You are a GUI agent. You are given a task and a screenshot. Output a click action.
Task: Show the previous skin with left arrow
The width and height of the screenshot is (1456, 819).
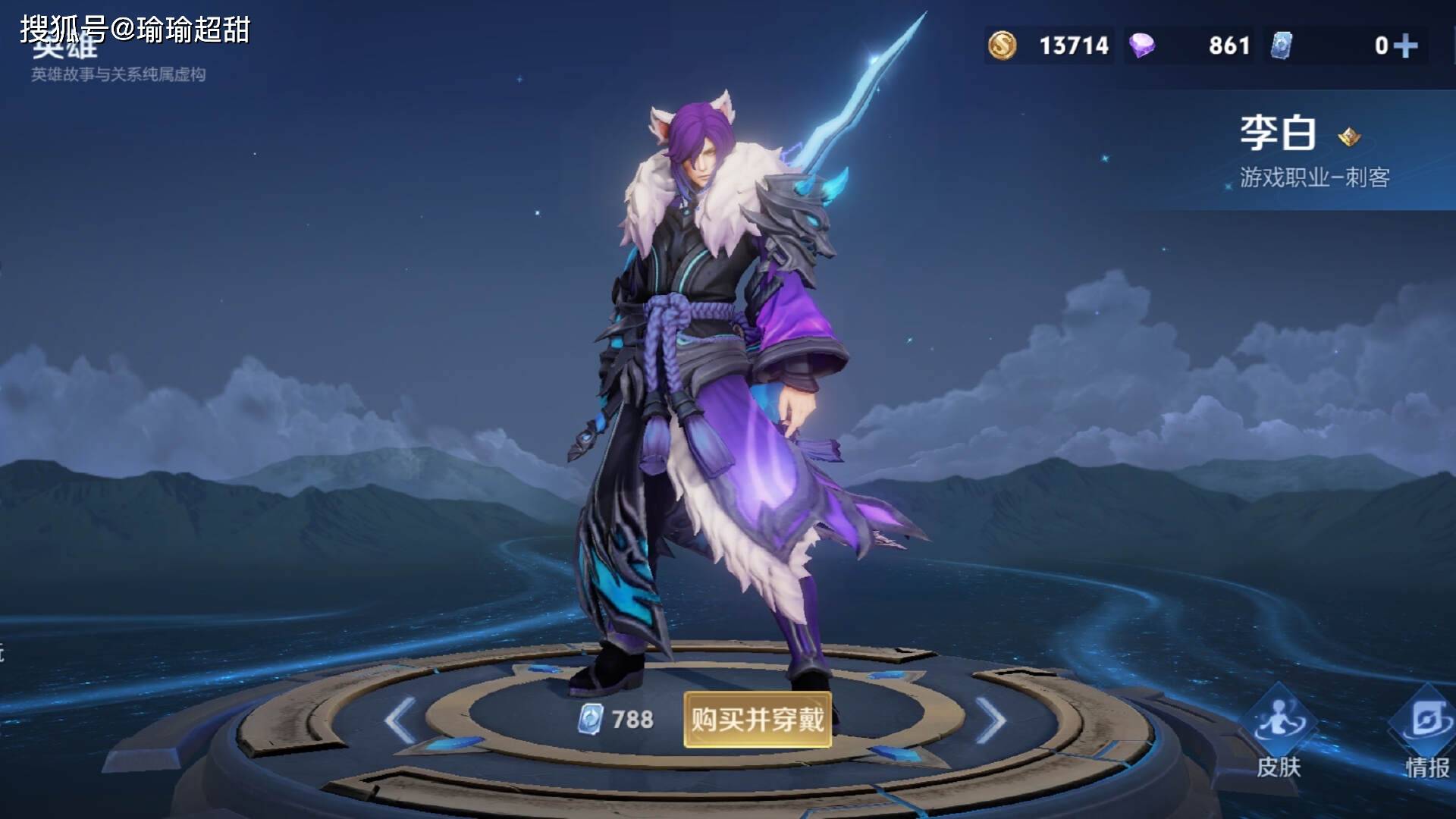[x=400, y=720]
